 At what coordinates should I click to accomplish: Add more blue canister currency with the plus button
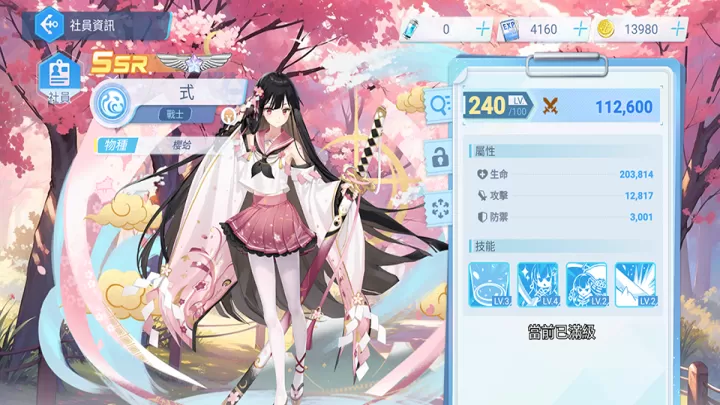pos(483,29)
